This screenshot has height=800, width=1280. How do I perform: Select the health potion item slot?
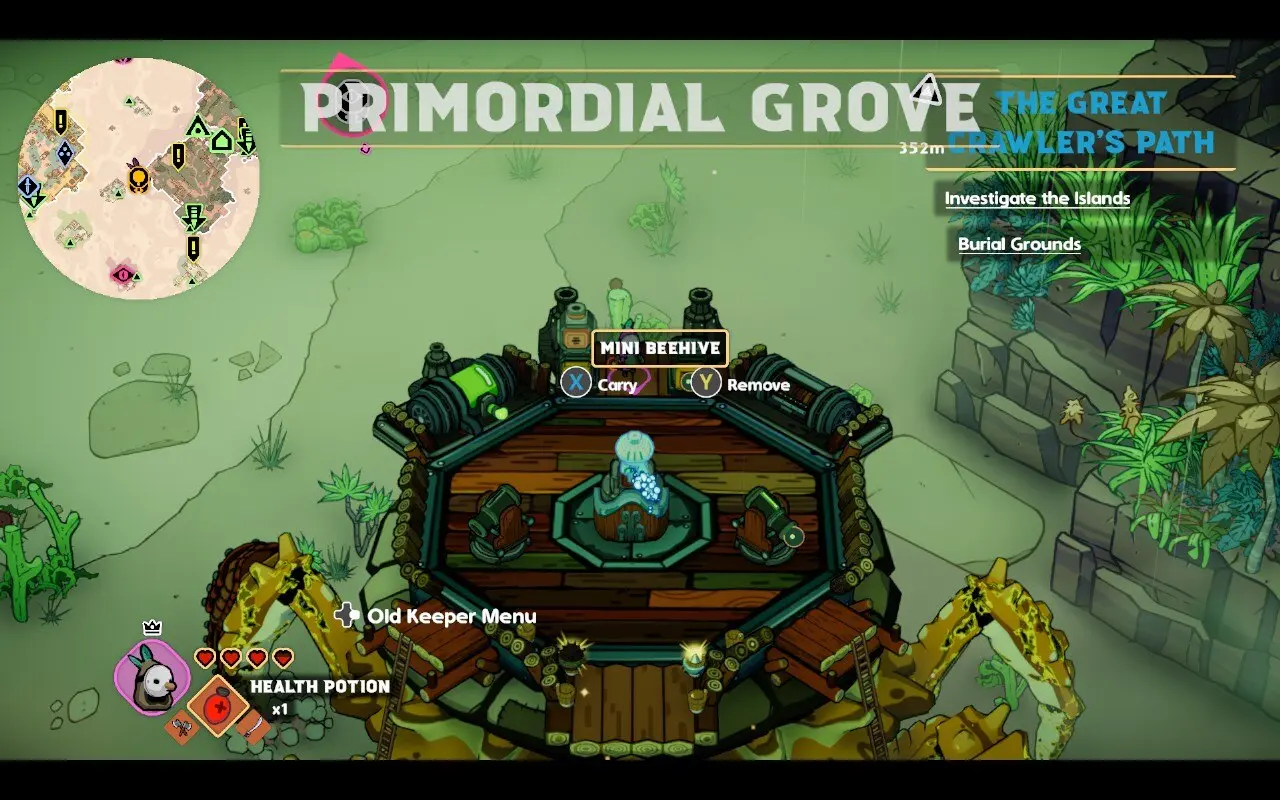220,706
